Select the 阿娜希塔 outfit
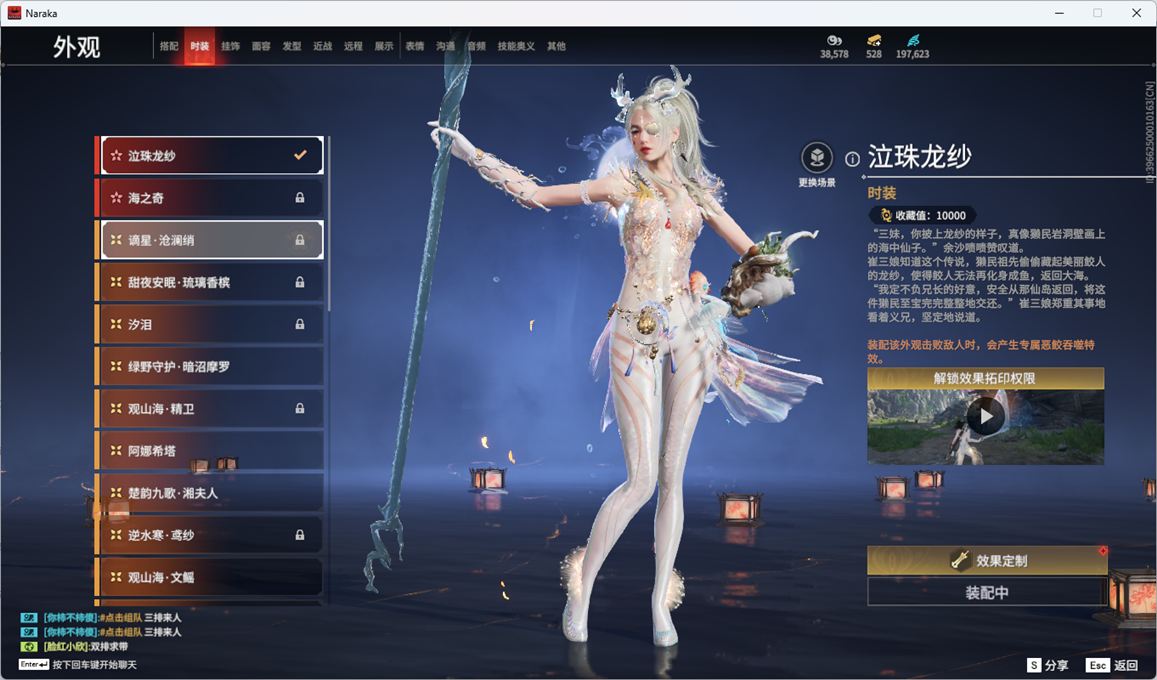This screenshot has height=680, width=1157. [x=210, y=451]
